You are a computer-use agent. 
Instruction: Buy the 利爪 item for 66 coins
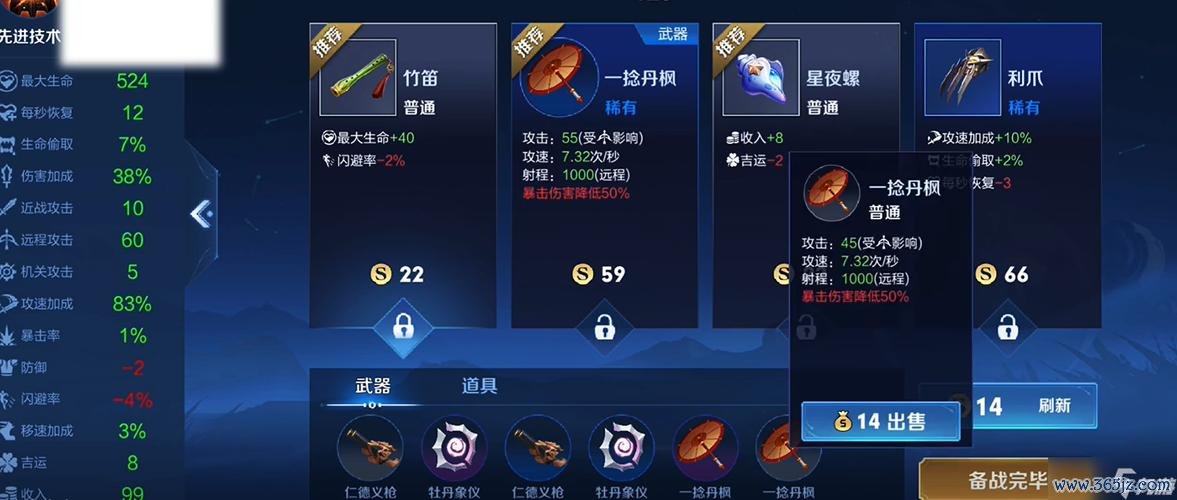pyautogui.click(x=1007, y=274)
